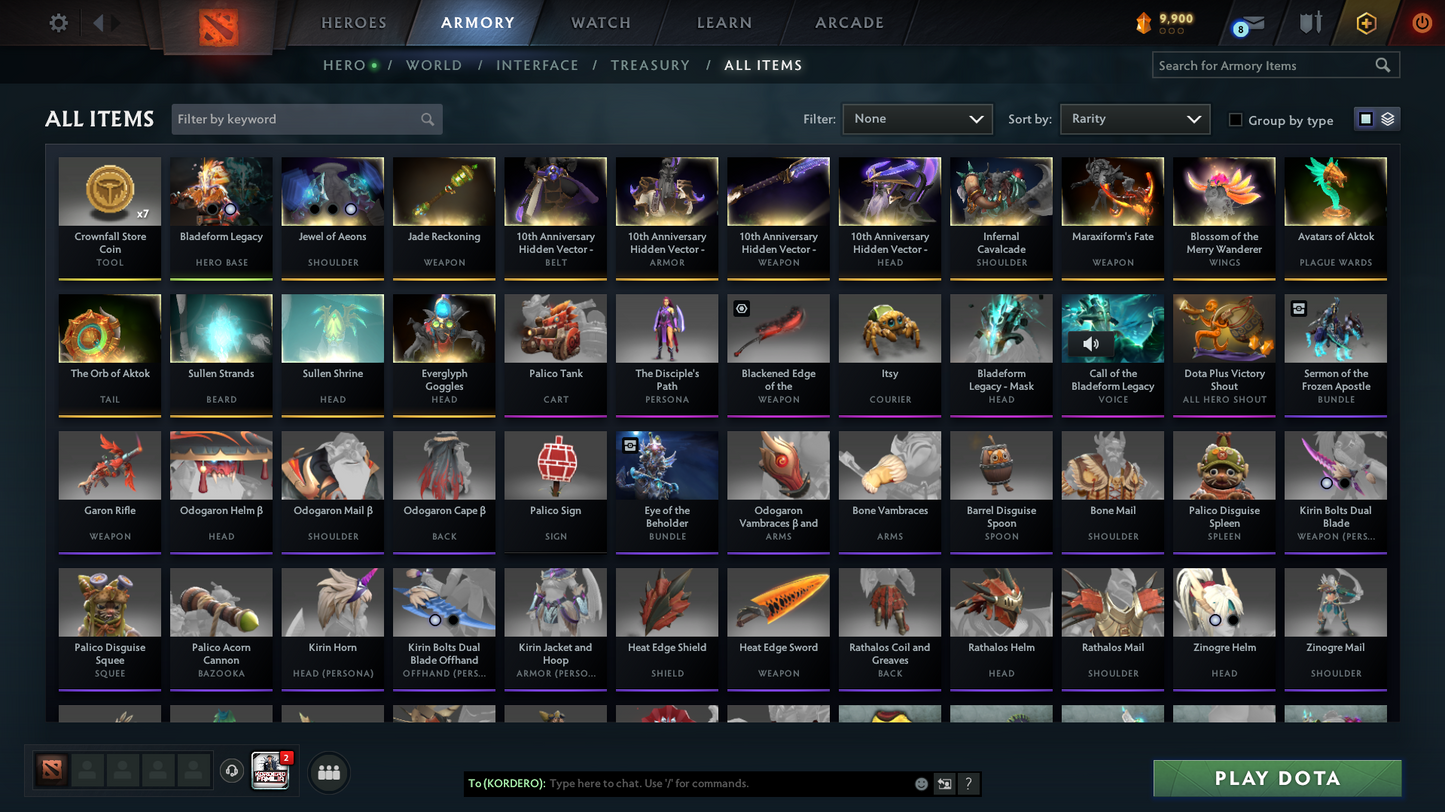Click the magnifier in Armory Items search
The width and height of the screenshot is (1445, 812).
[x=1383, y=65]
